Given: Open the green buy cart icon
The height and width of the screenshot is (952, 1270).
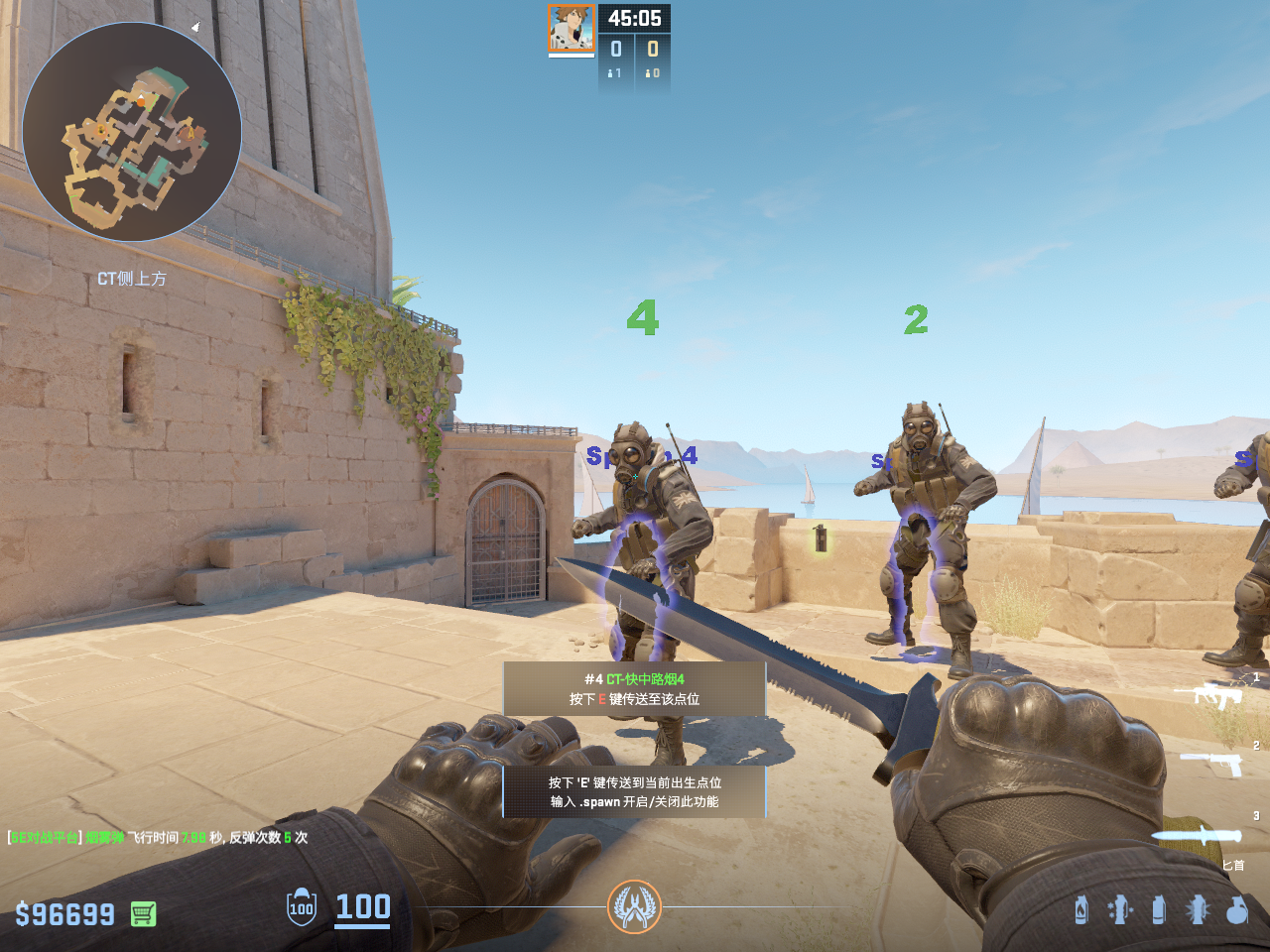Looking at the screenshot, I should (x=143, y=913).
